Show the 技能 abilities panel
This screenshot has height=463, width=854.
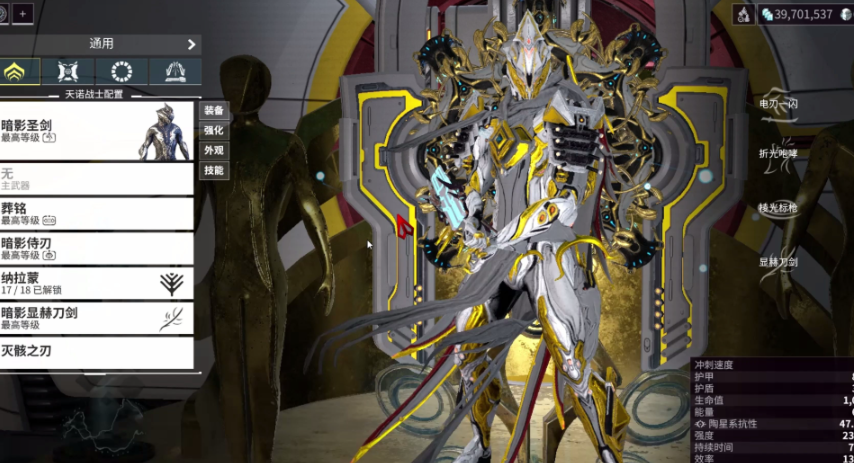(214, 171)
